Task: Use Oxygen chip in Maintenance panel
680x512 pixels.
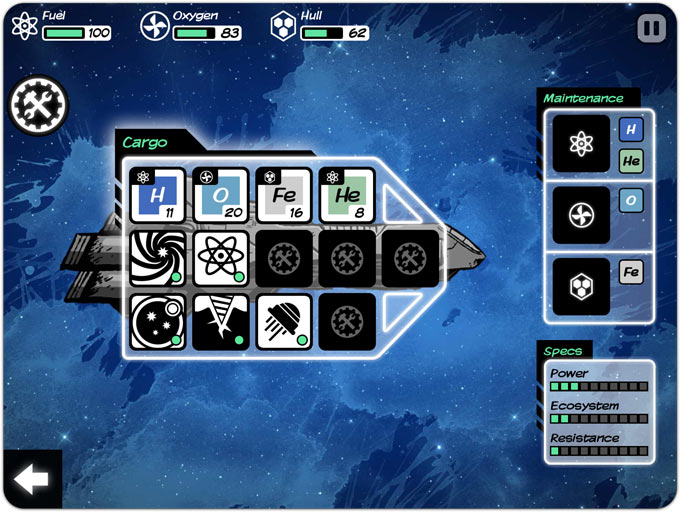Action: [631, 201]
